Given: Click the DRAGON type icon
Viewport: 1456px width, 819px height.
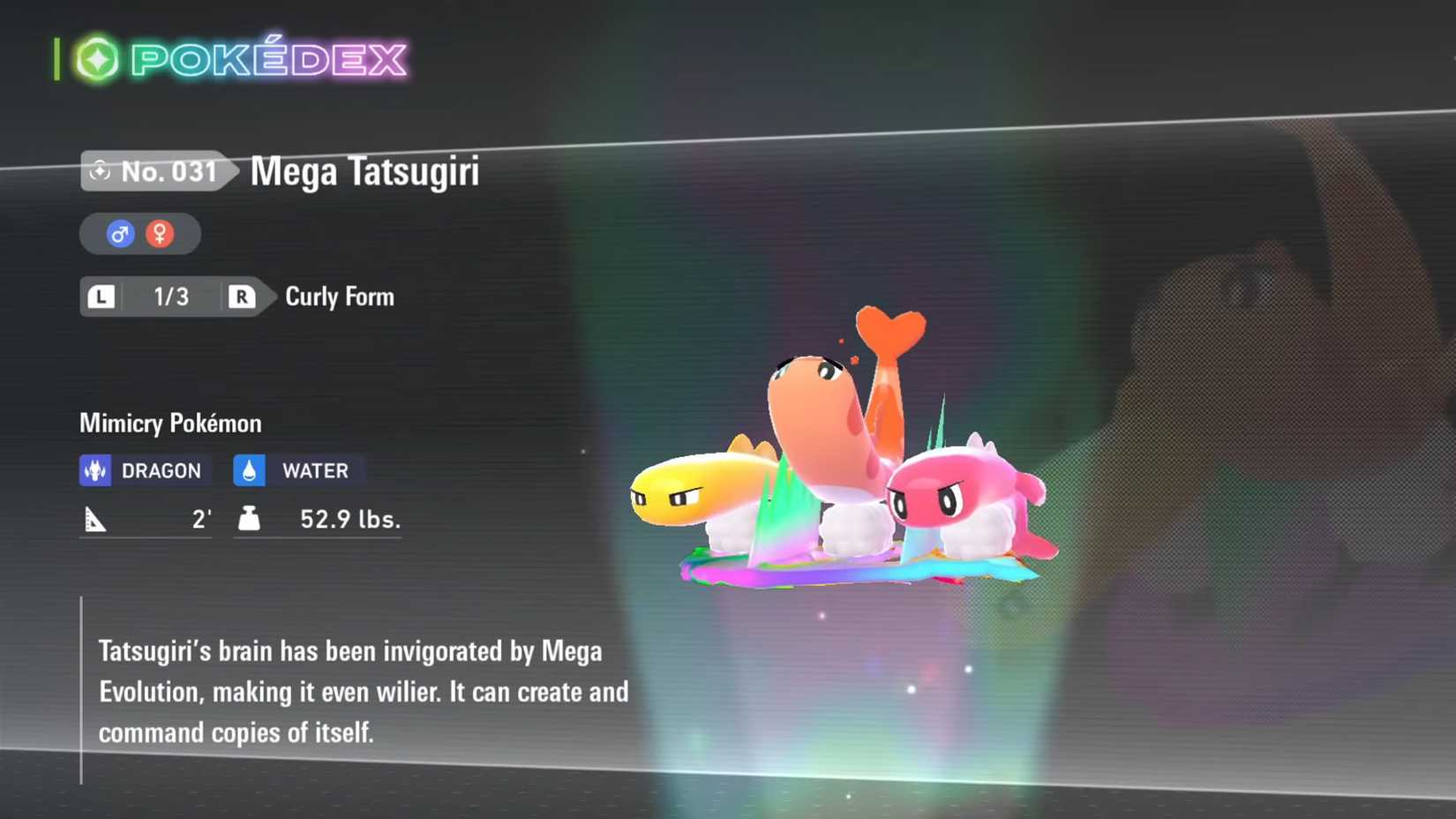Looking at the screenshot, I should (95, 470).
